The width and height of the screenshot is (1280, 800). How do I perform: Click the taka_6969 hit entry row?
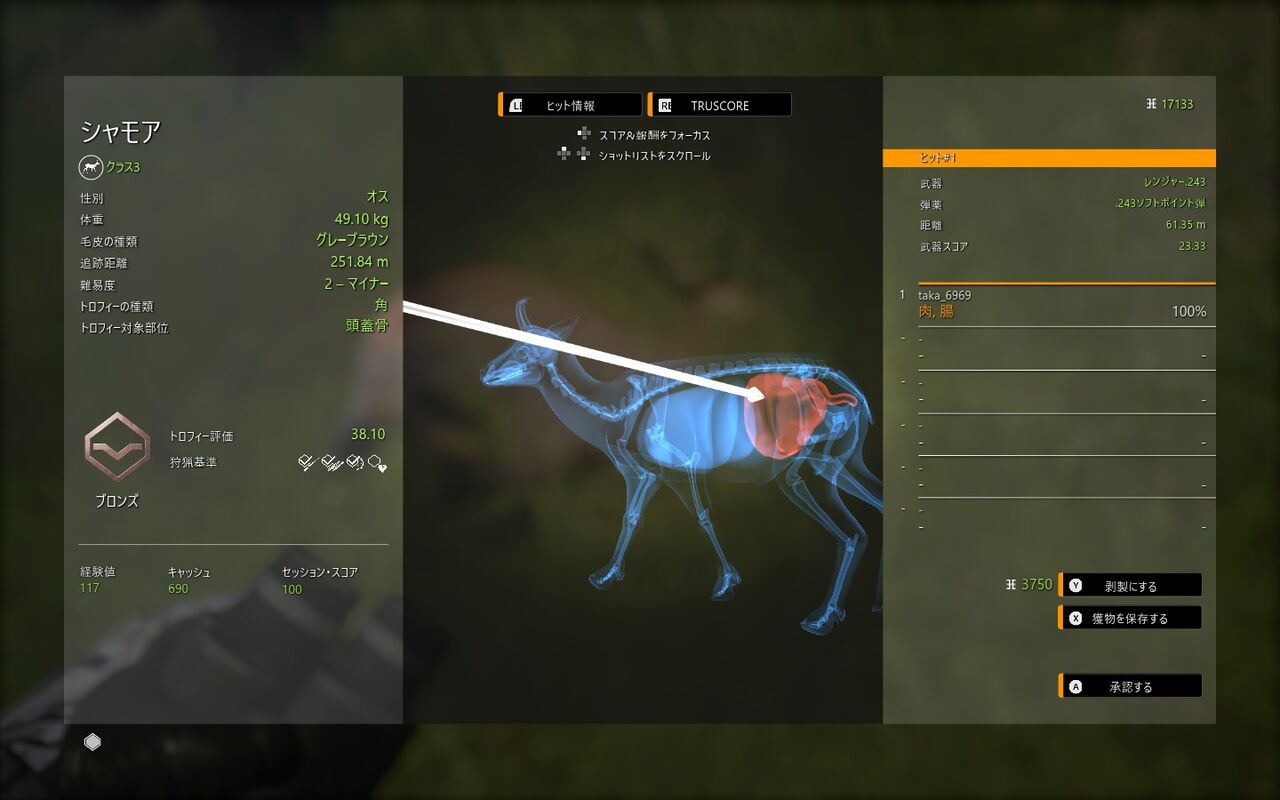tap(1060, 305)
